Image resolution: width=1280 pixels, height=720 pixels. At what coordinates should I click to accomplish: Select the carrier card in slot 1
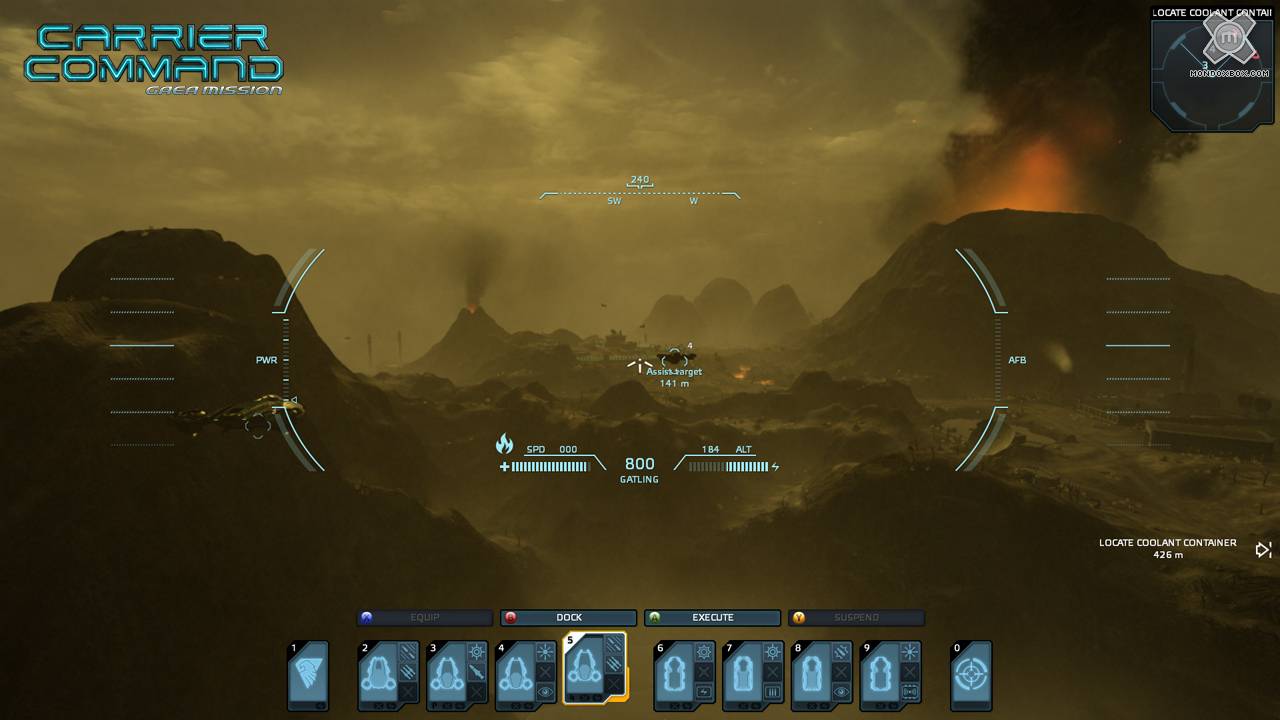[x=308, y=676]
